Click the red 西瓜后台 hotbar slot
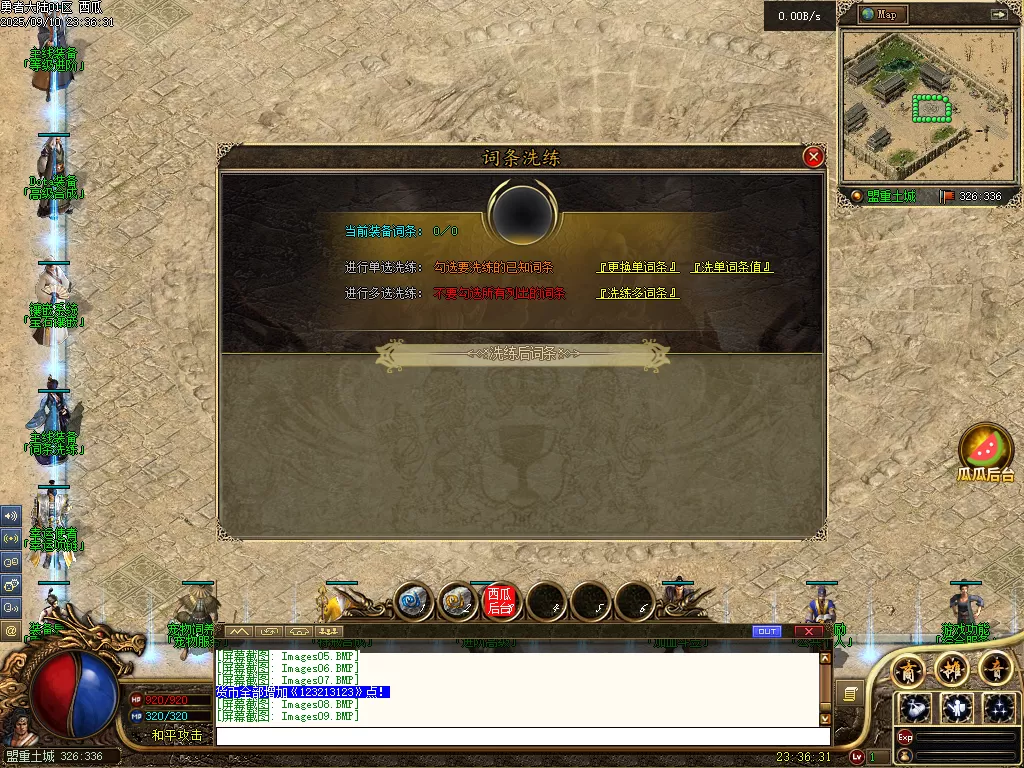This screenshot has height=768, width=1024. tap(500, 601)
